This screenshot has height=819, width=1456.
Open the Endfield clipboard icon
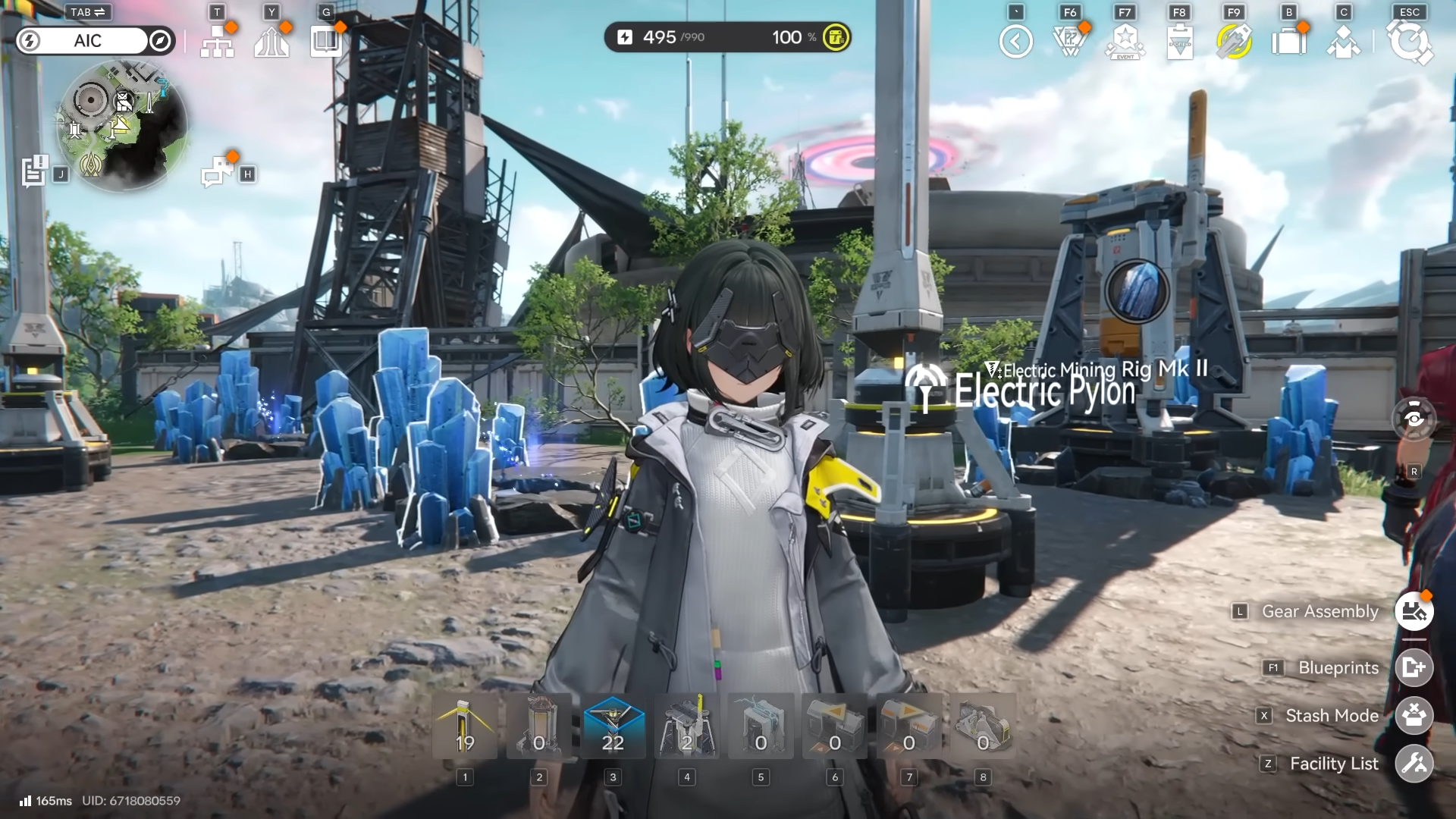pyautogui.click(x=1180, y=42)
